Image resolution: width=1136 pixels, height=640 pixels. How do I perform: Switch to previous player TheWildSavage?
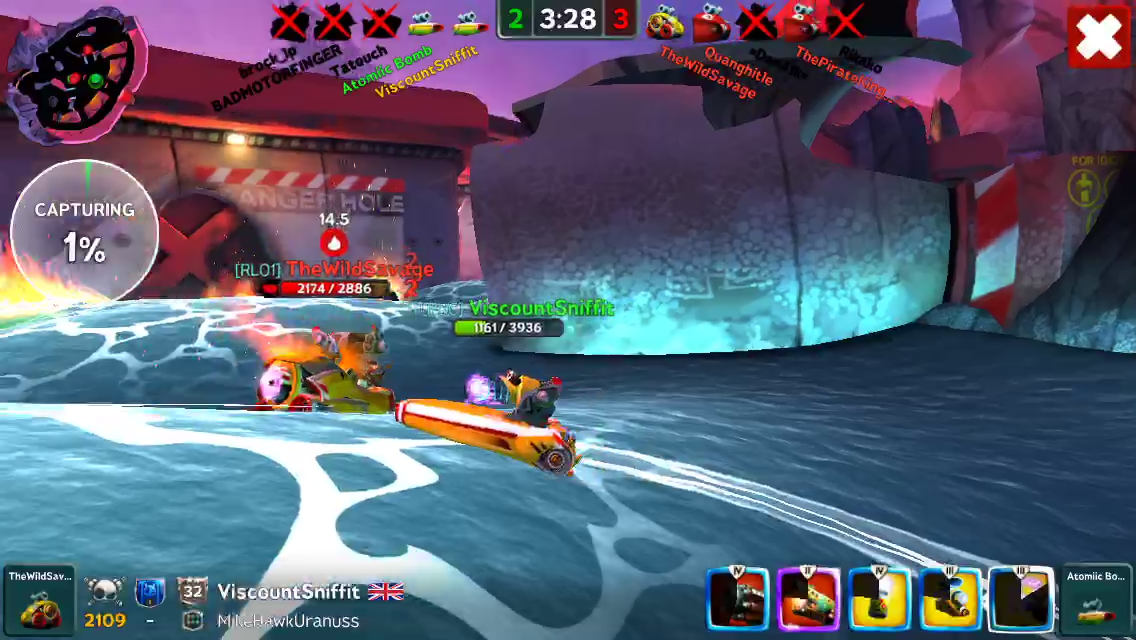point(39,599)
